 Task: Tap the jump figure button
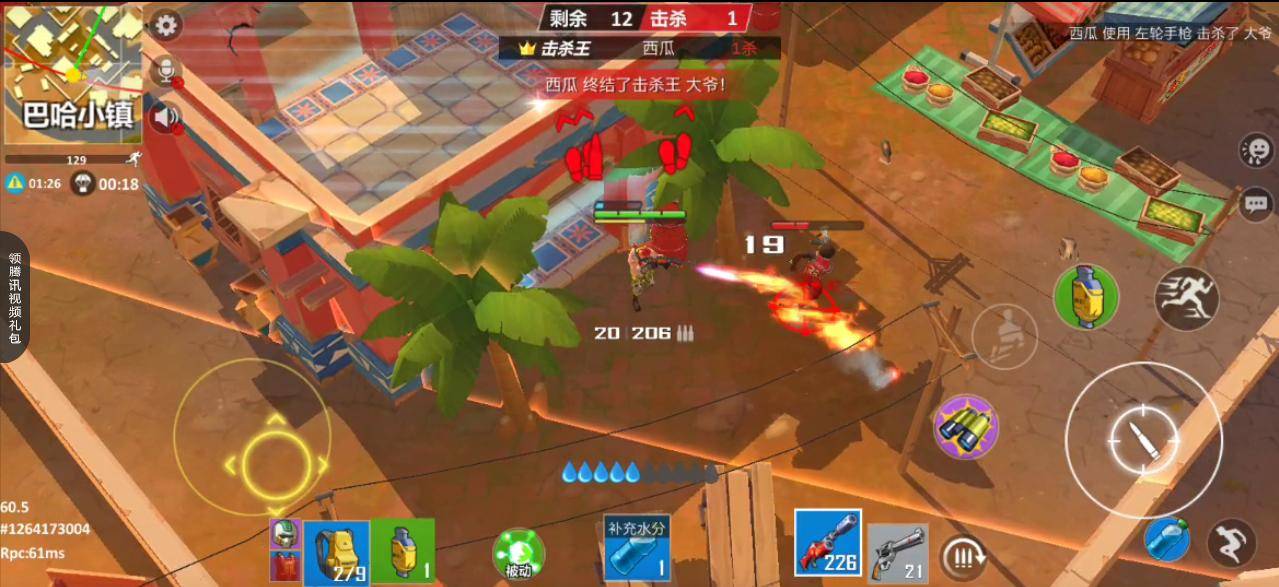tap(1232, 543)
